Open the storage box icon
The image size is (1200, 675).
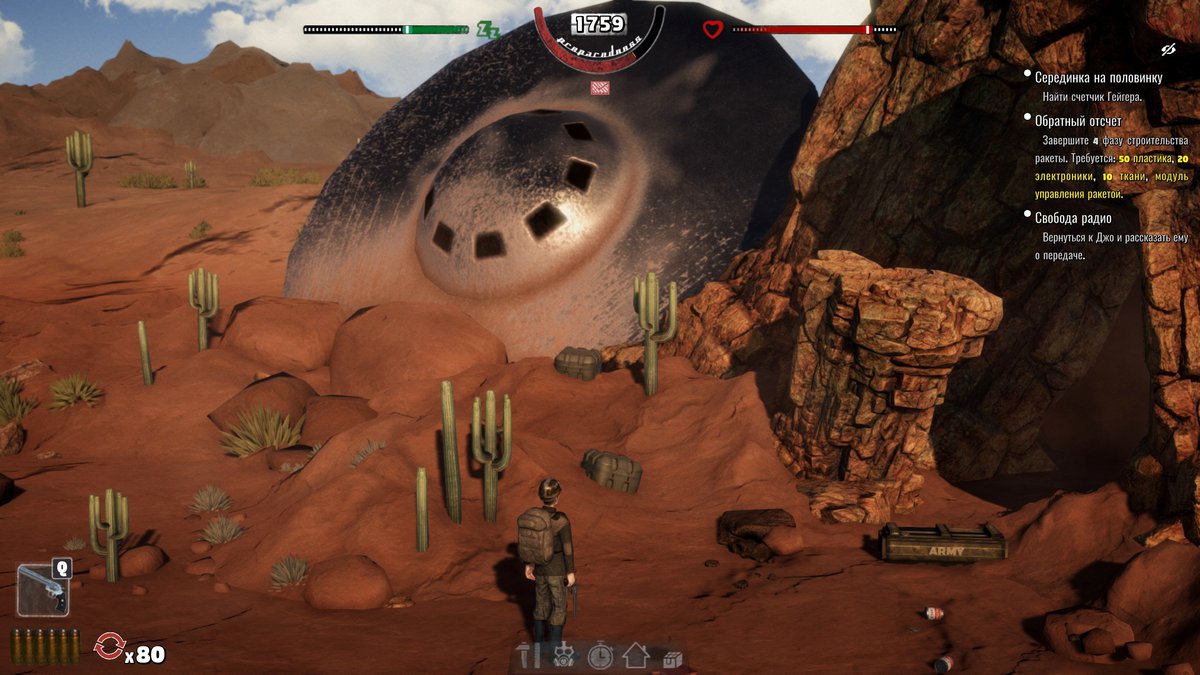[671, 658]
